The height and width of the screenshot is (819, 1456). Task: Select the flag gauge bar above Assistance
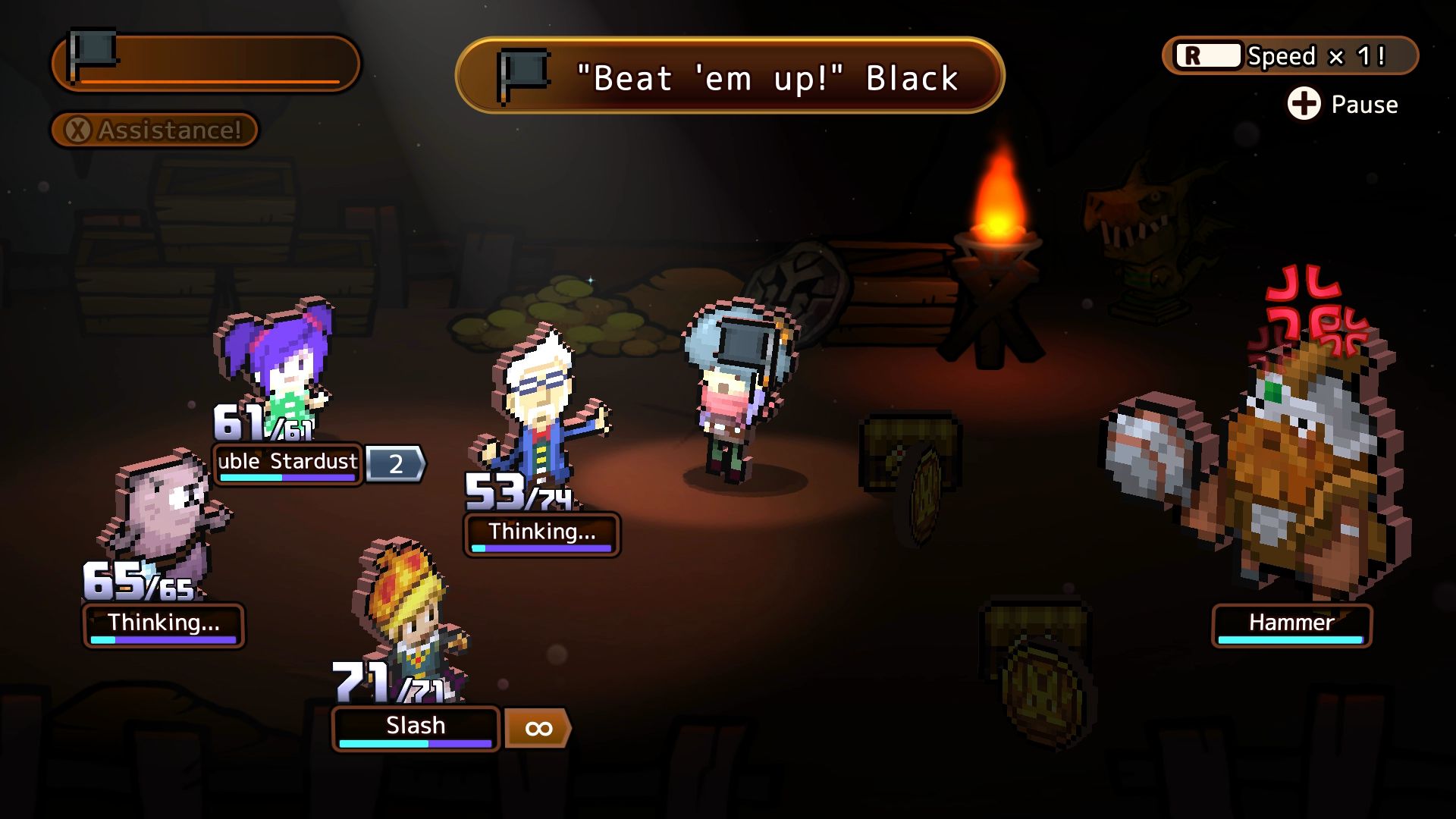(x=205, y=61)
